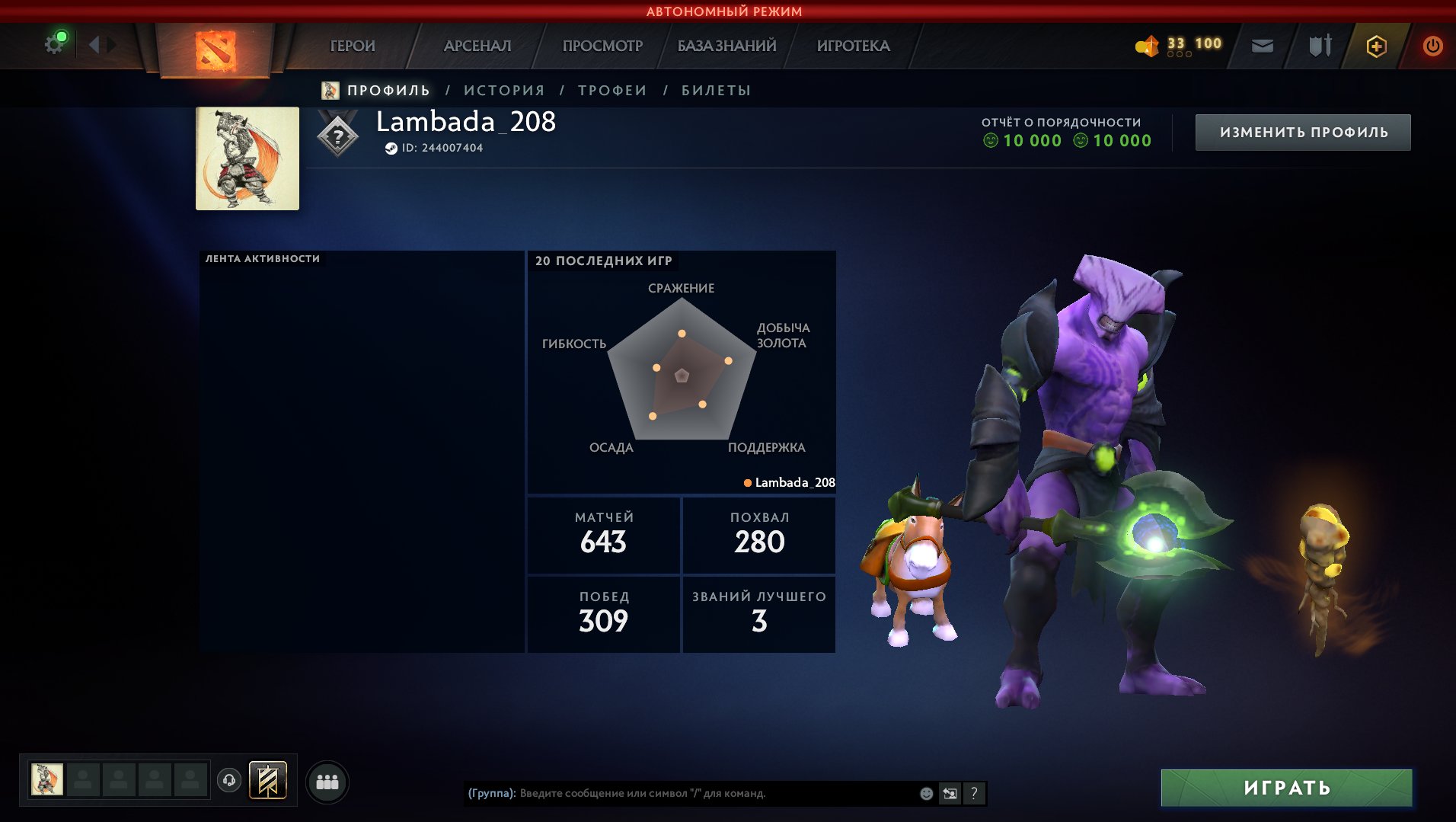Screen dimensions: 1456x822
Task: Open the emoticon smiley in the chat bar
Action: point(926,792)
